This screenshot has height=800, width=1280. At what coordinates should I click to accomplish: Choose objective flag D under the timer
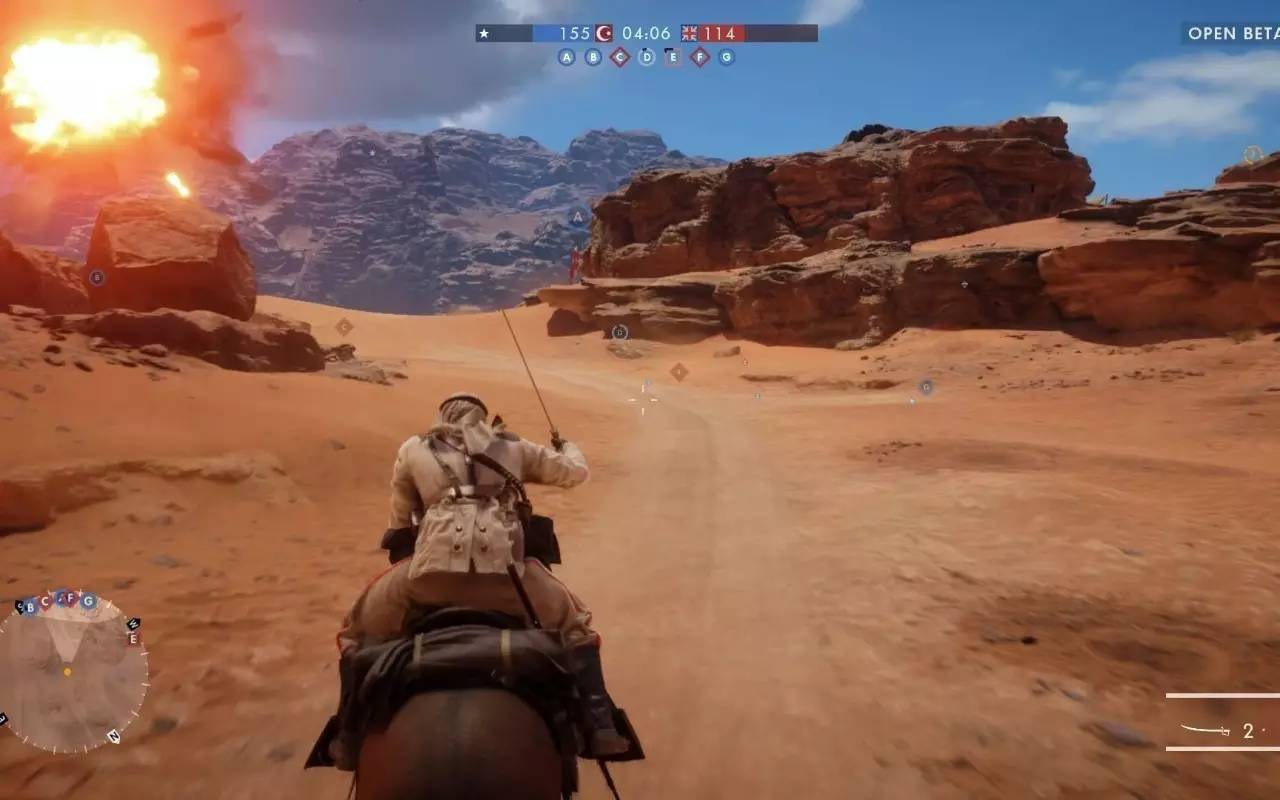coord(647,57)
